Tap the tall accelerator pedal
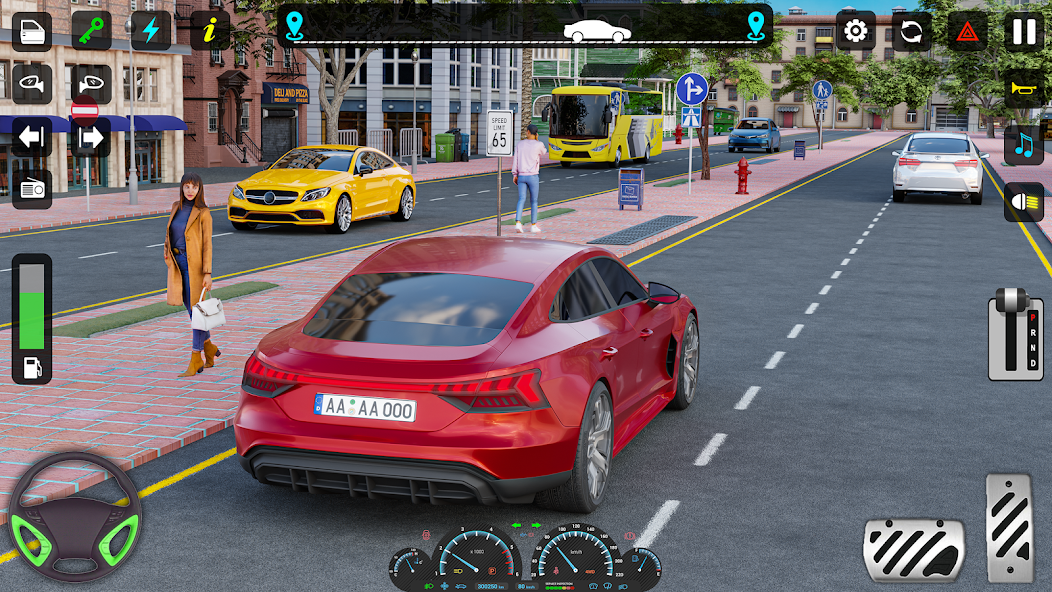This screenshot has width=1052, height=592. [x=1009, y=527]
